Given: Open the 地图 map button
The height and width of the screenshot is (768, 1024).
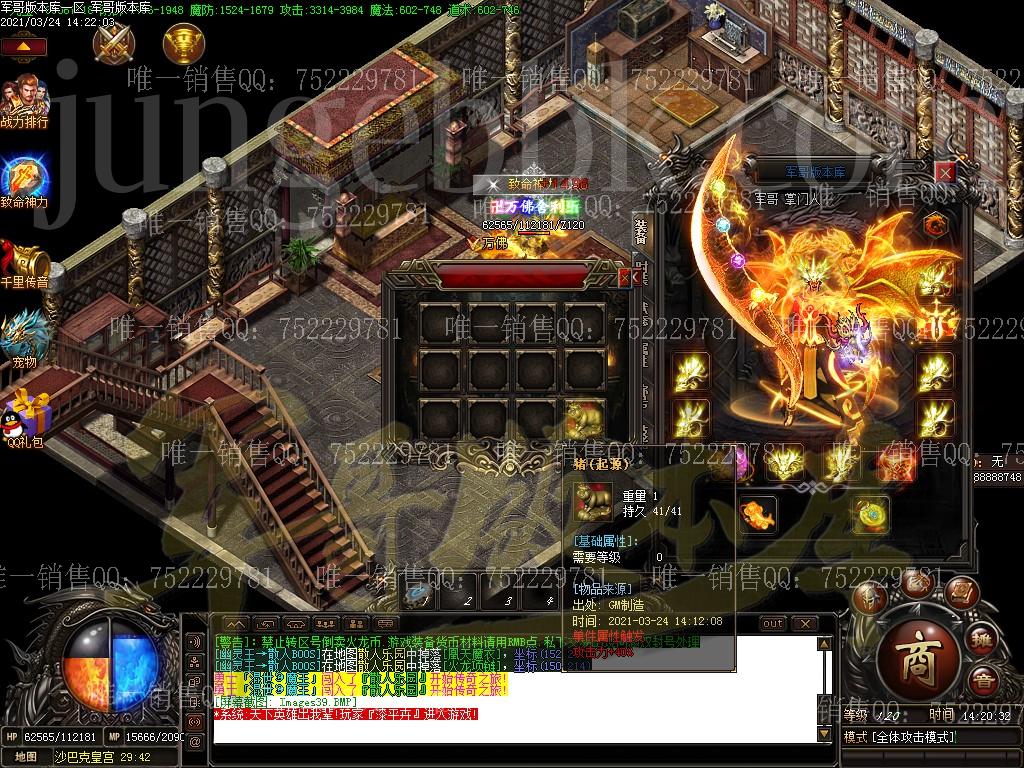Looking at the screenshot, I should pos(26,756).
